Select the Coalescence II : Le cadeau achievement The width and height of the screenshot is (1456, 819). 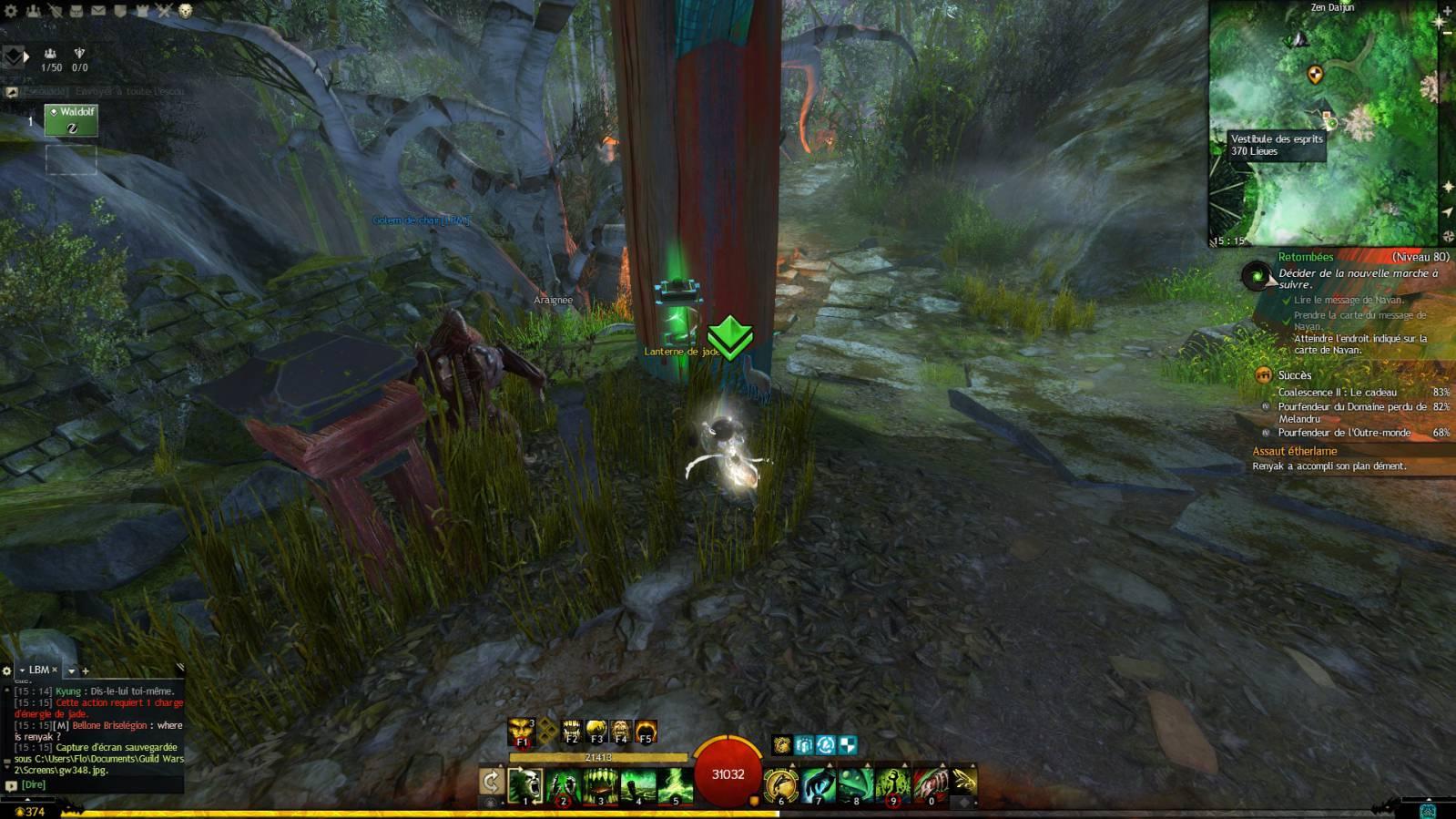click(1337, 393)
